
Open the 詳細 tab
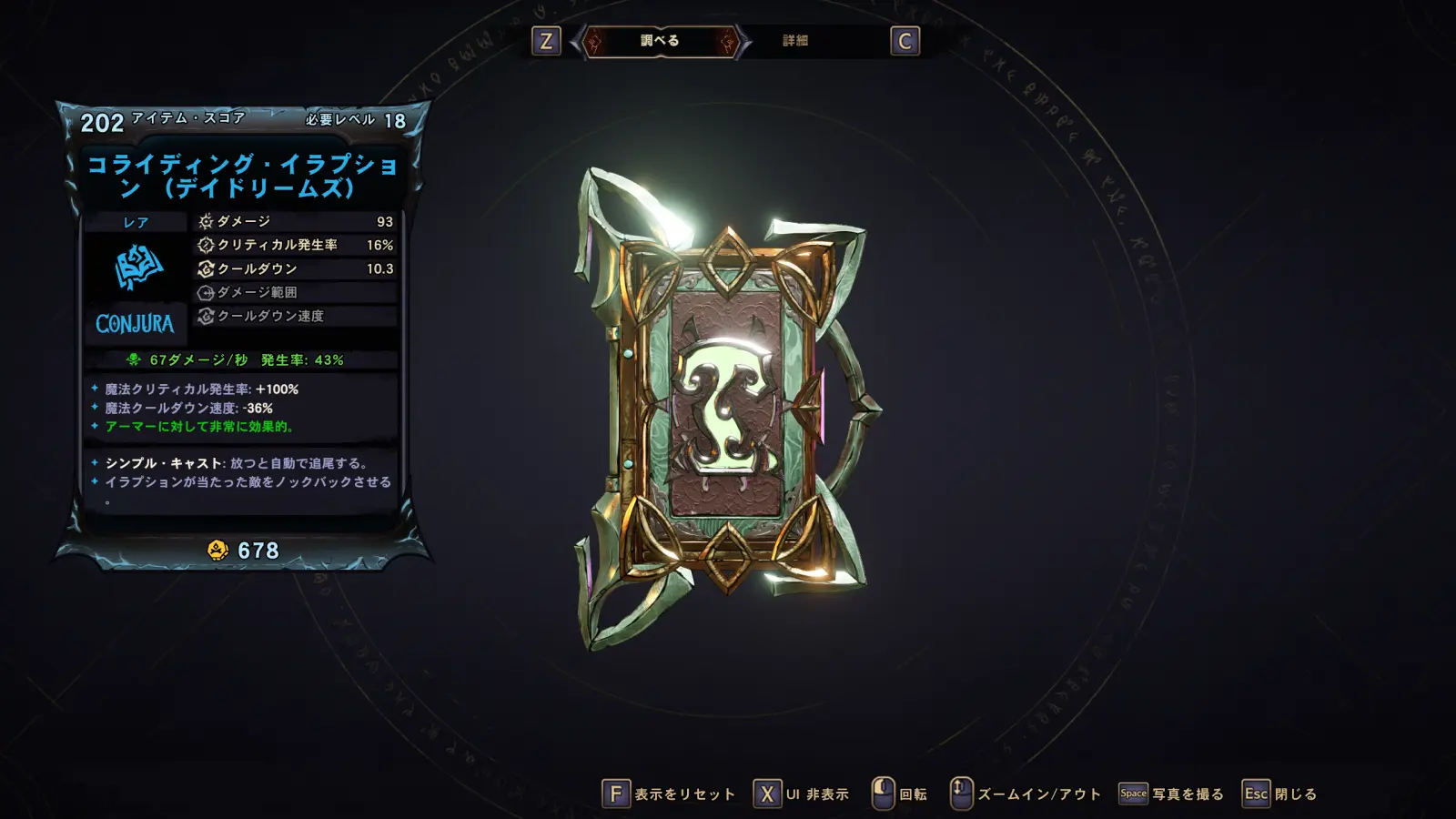click(x=795, y=41)
